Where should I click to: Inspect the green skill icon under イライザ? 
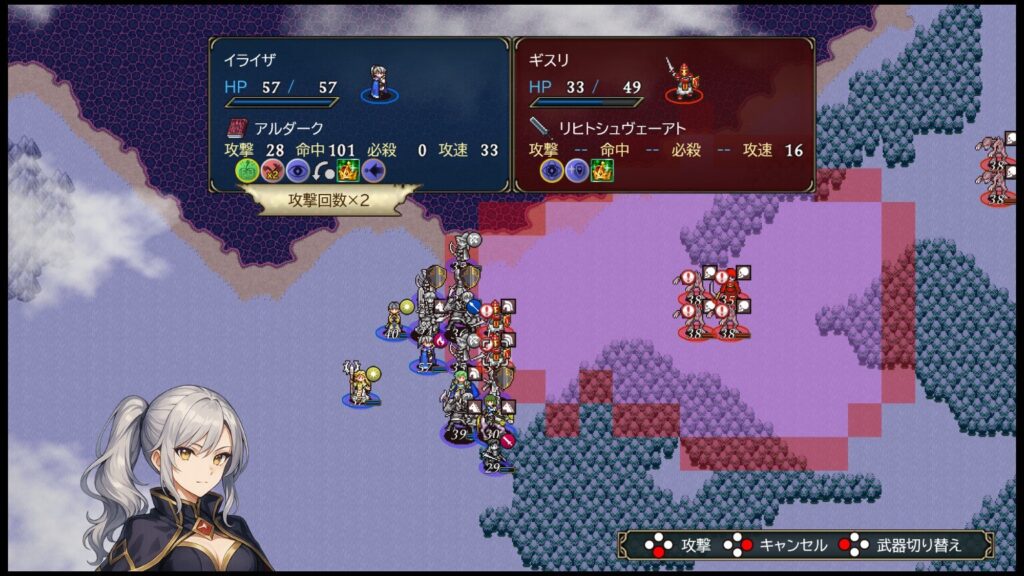246,170
